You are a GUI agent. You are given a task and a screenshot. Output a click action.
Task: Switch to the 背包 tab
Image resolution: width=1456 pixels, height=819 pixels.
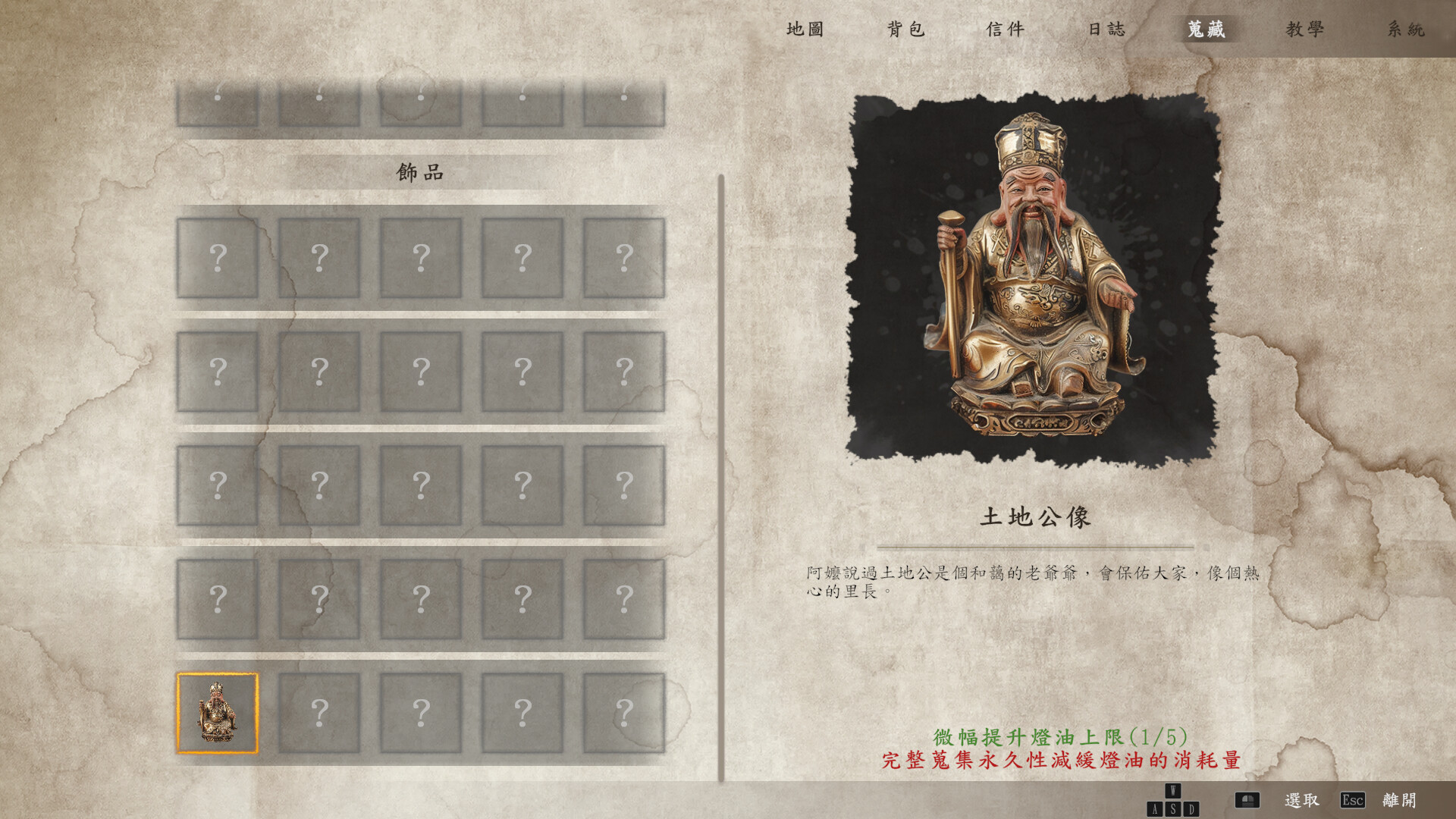pos(908,29)
